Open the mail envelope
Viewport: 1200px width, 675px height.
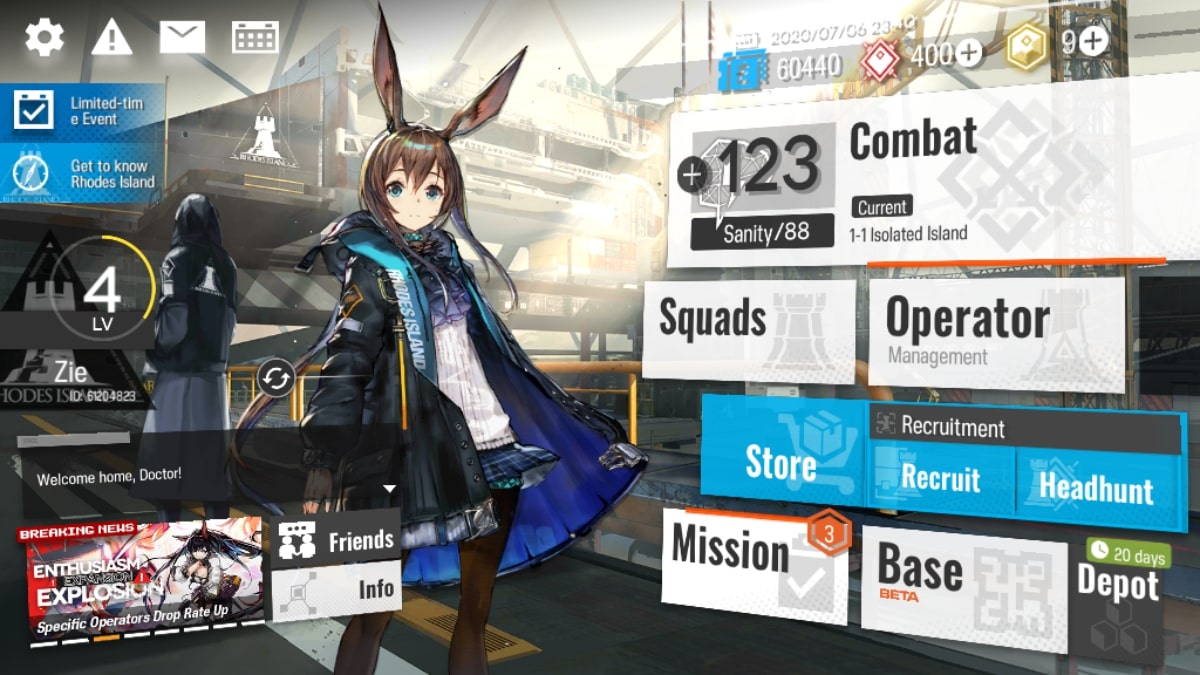tap(182, 38)
